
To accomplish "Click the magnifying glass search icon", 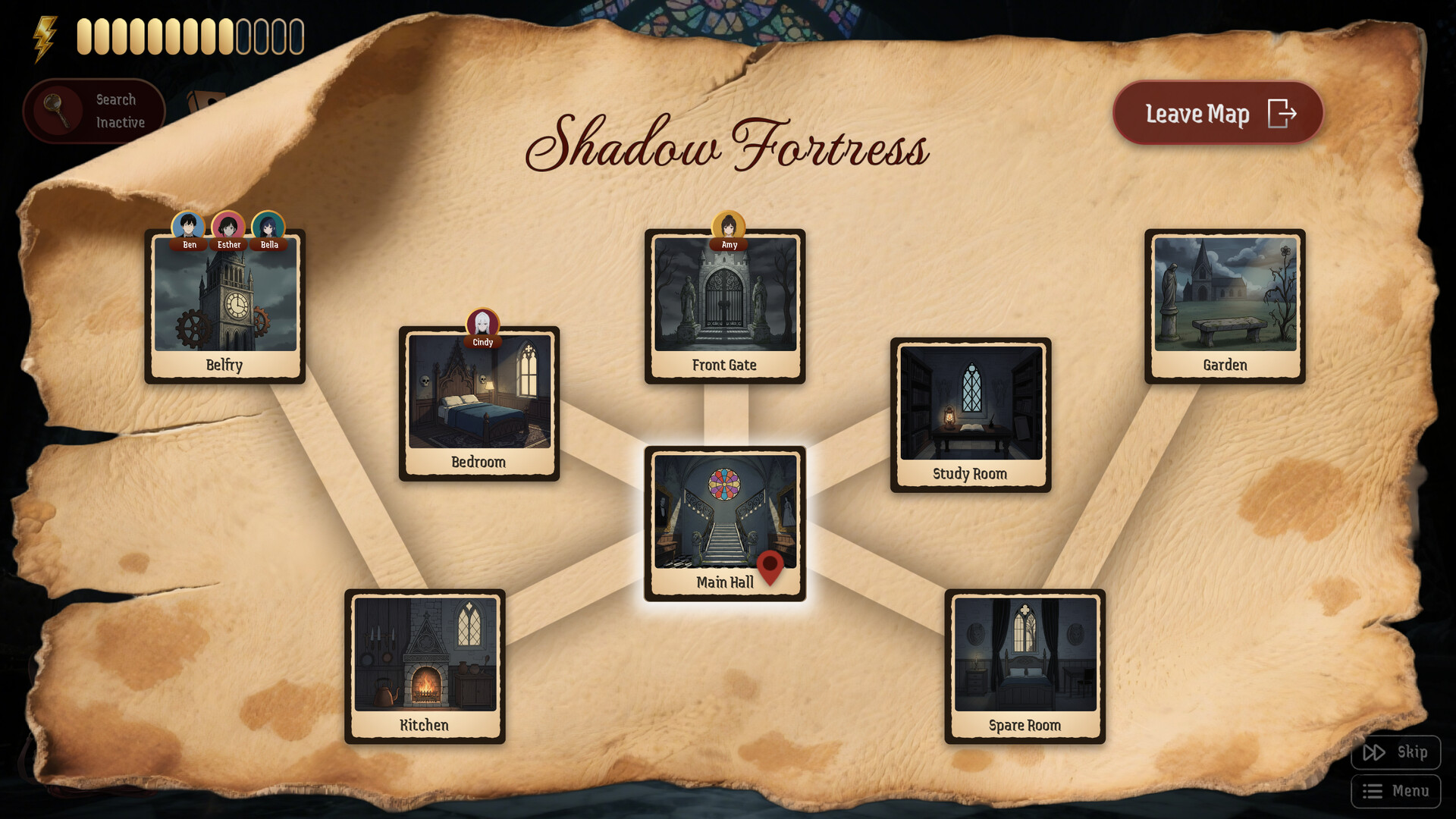I will click(55, 110).
